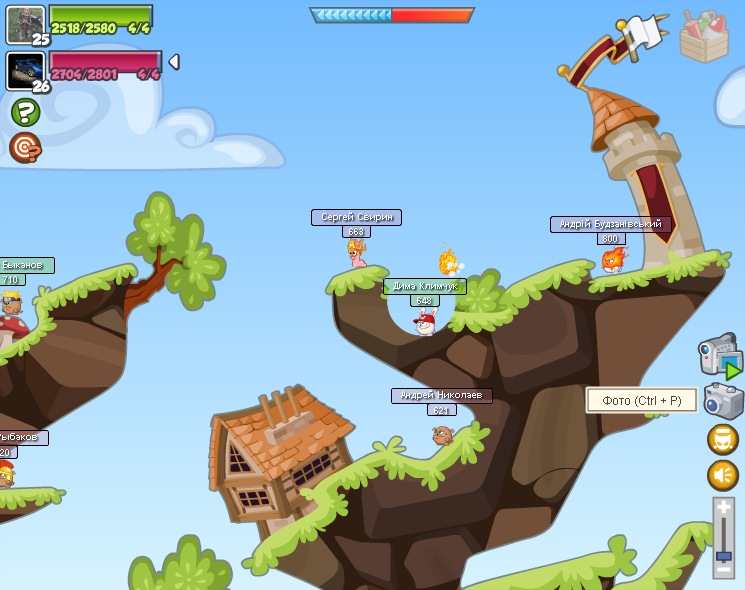Click the orange target hint button
This screenshot has height=590, width=745.
tap(25, 148)
